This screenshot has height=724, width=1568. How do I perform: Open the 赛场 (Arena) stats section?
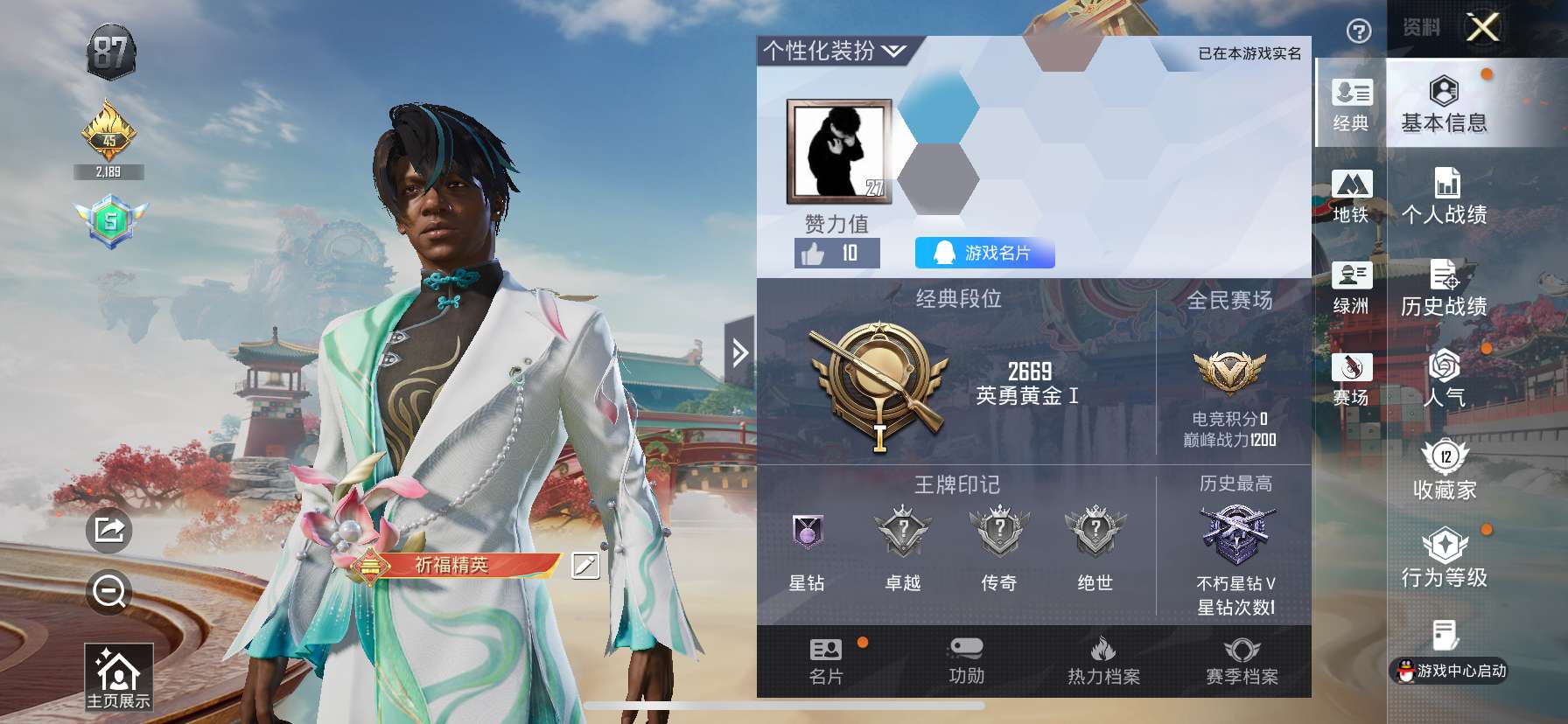coord(1352,380)
